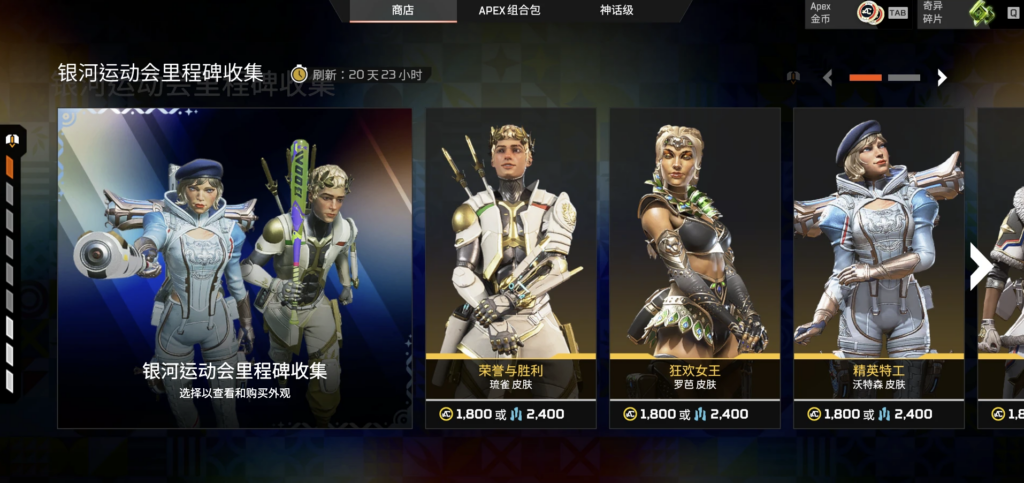Choose the 狂欢女王 skin card
Screen dimensions: 1024x483
point(695,268)
